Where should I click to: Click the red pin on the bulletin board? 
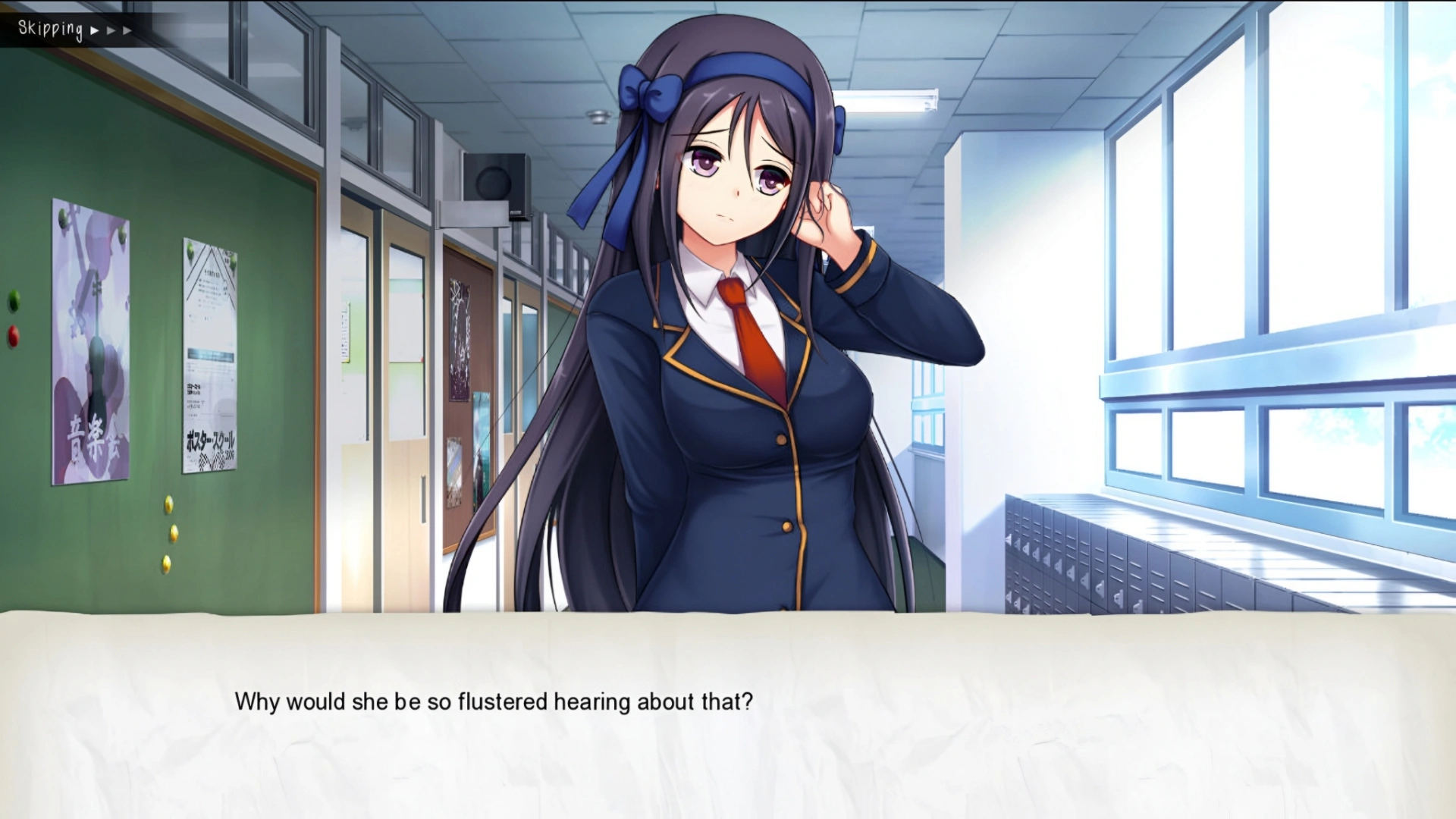coord(12,334)
